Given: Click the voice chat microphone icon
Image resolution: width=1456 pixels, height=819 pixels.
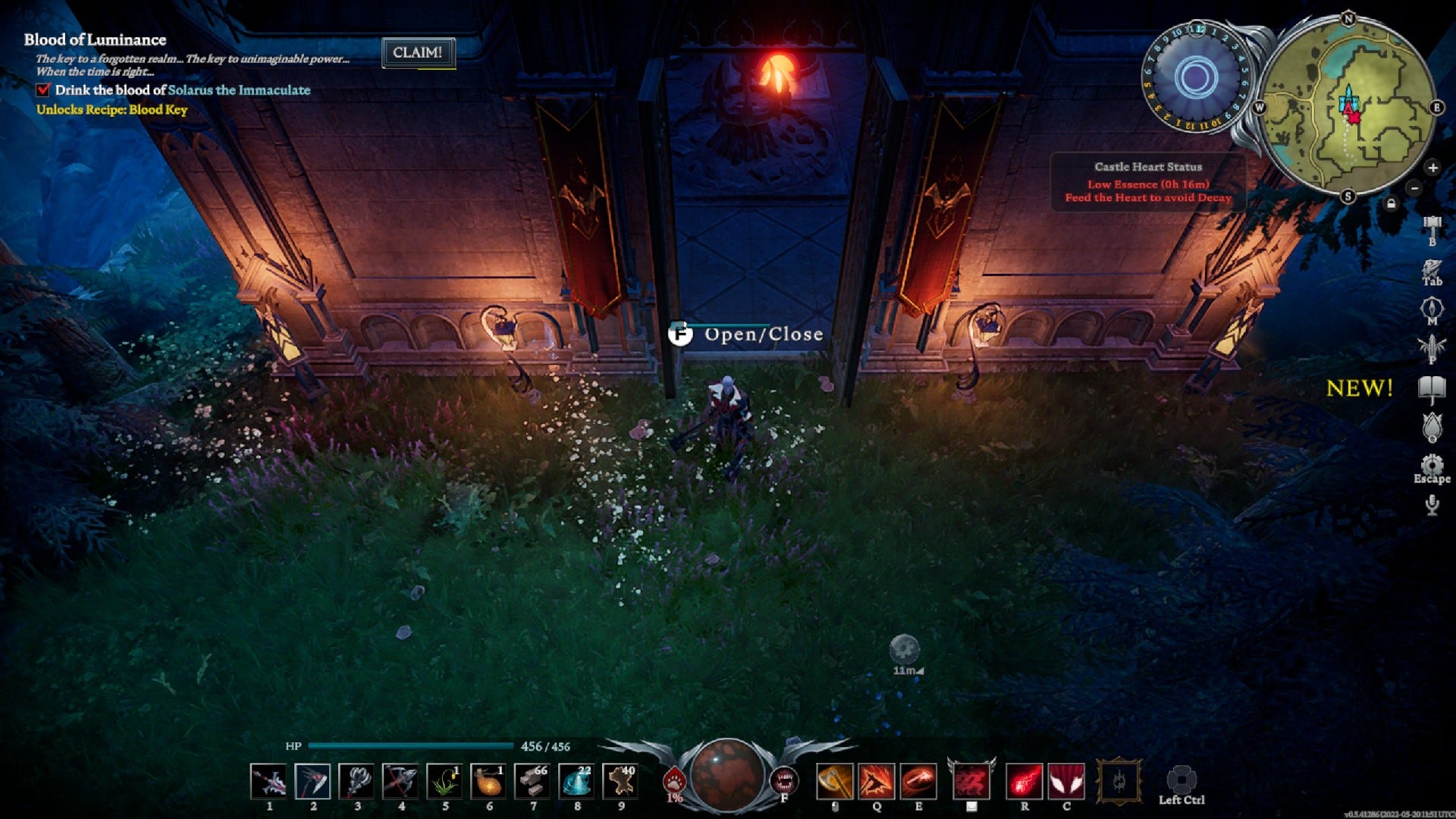Looking at the screenshot, I should [1431, 504].
